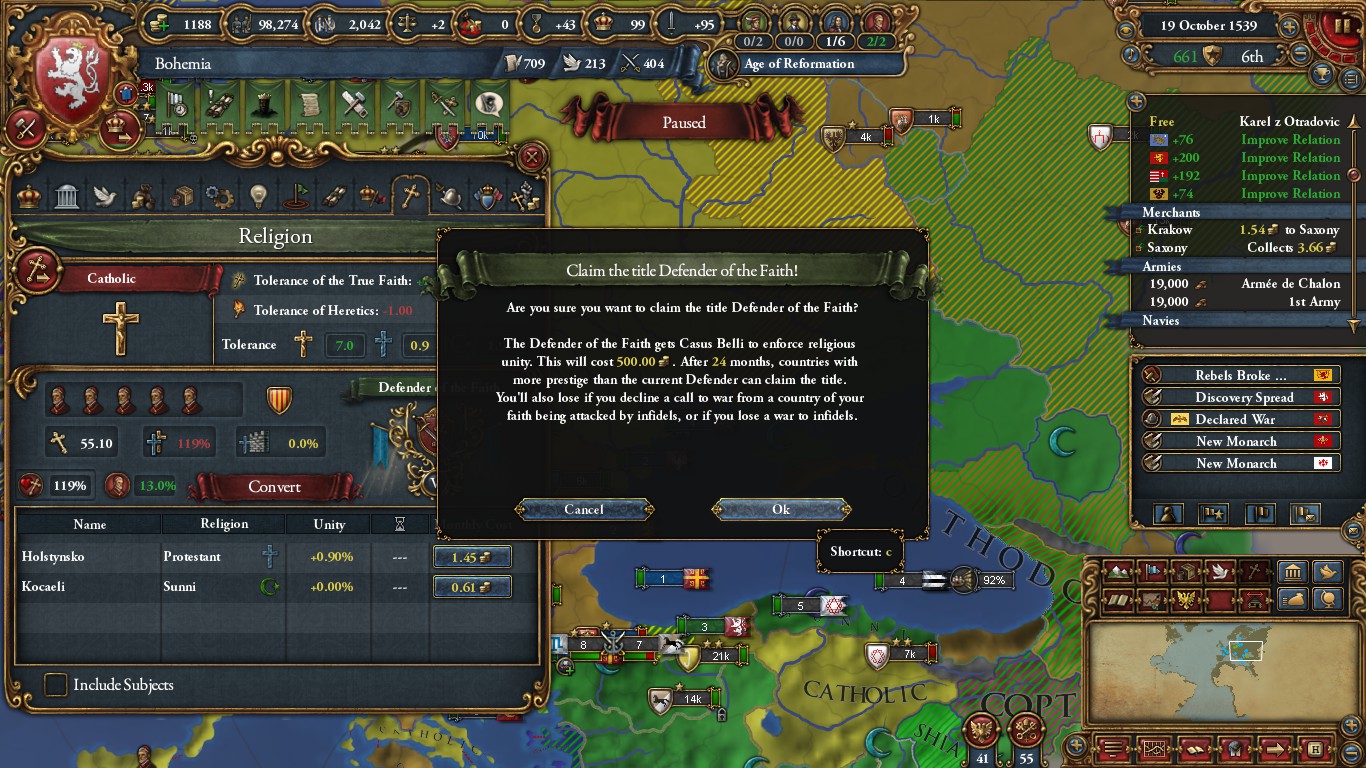Close the Religion panel with the red X

click(x=533, y=157)
